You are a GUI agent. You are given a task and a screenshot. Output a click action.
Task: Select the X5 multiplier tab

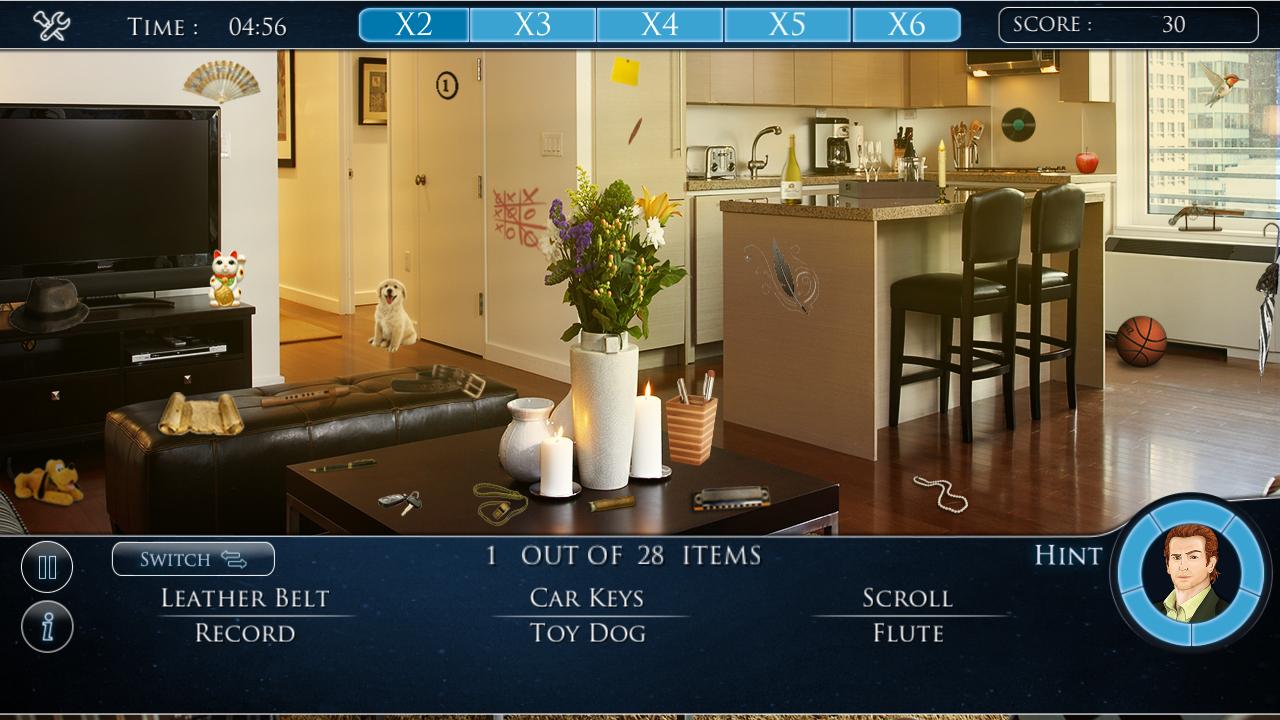point(789,26)
